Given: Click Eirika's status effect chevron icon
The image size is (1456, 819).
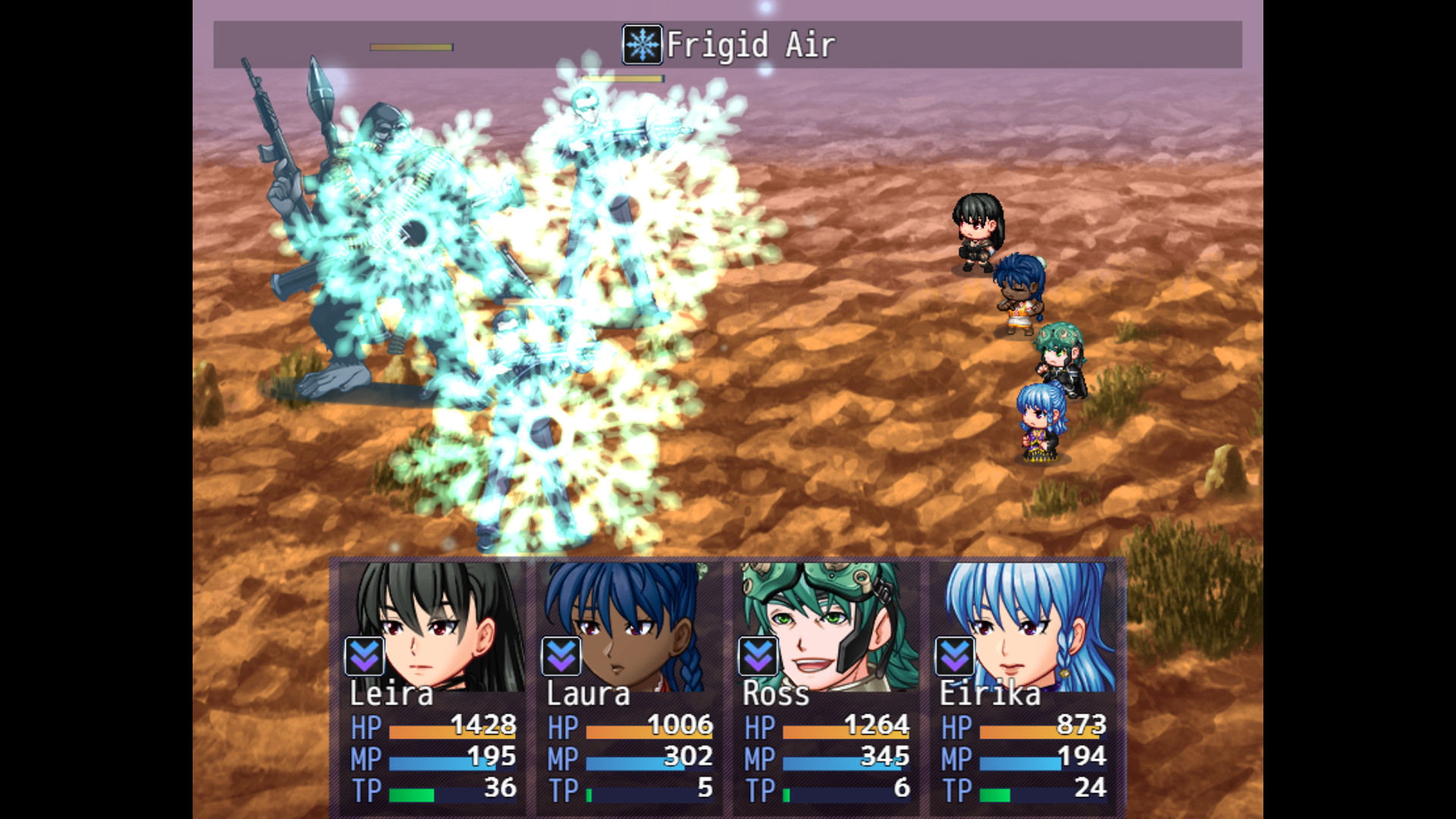Looking at the screenshot, I should click(954, 657).
